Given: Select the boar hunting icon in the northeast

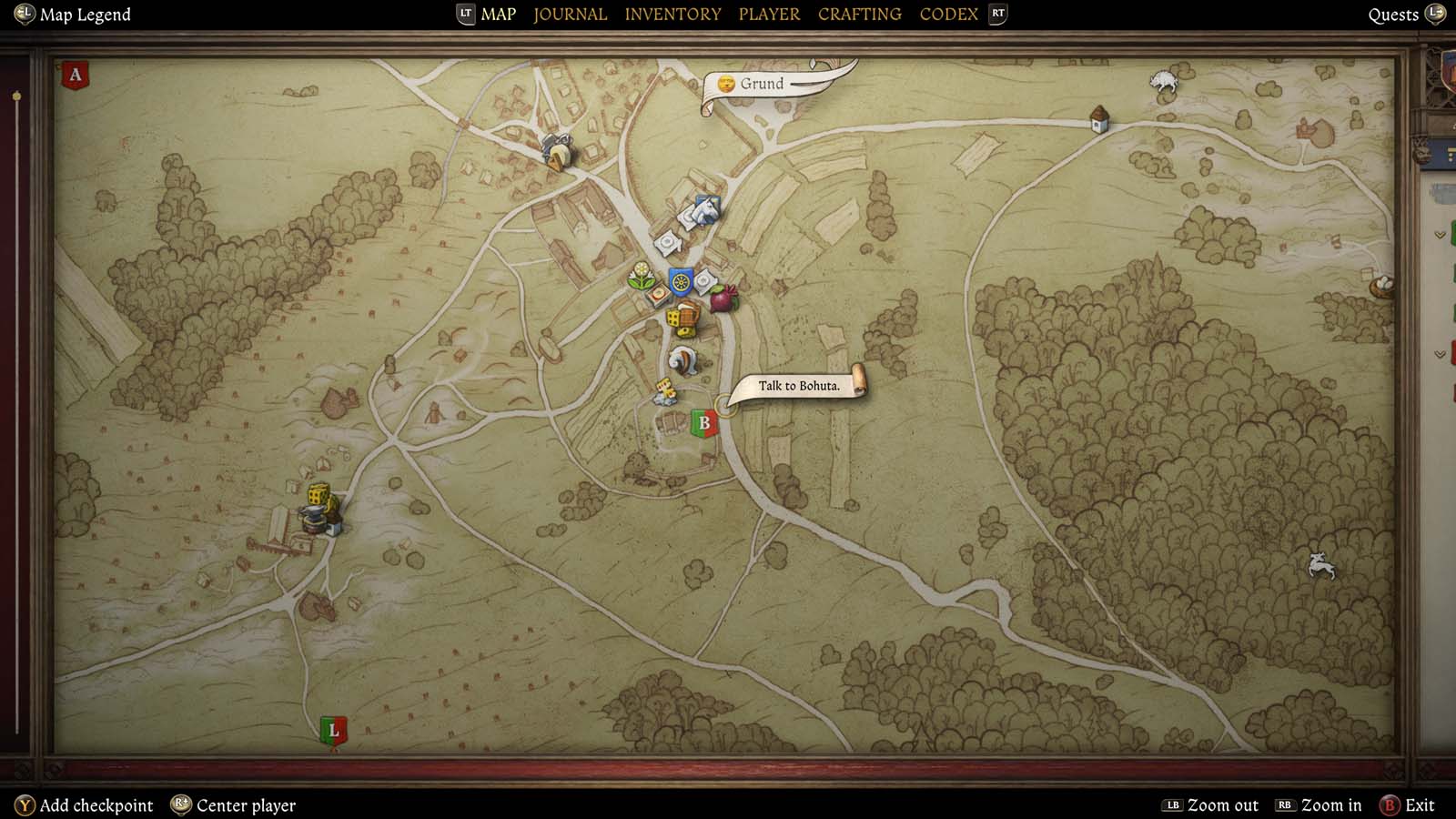Looking at the screenshot, I should [1163, 78].
